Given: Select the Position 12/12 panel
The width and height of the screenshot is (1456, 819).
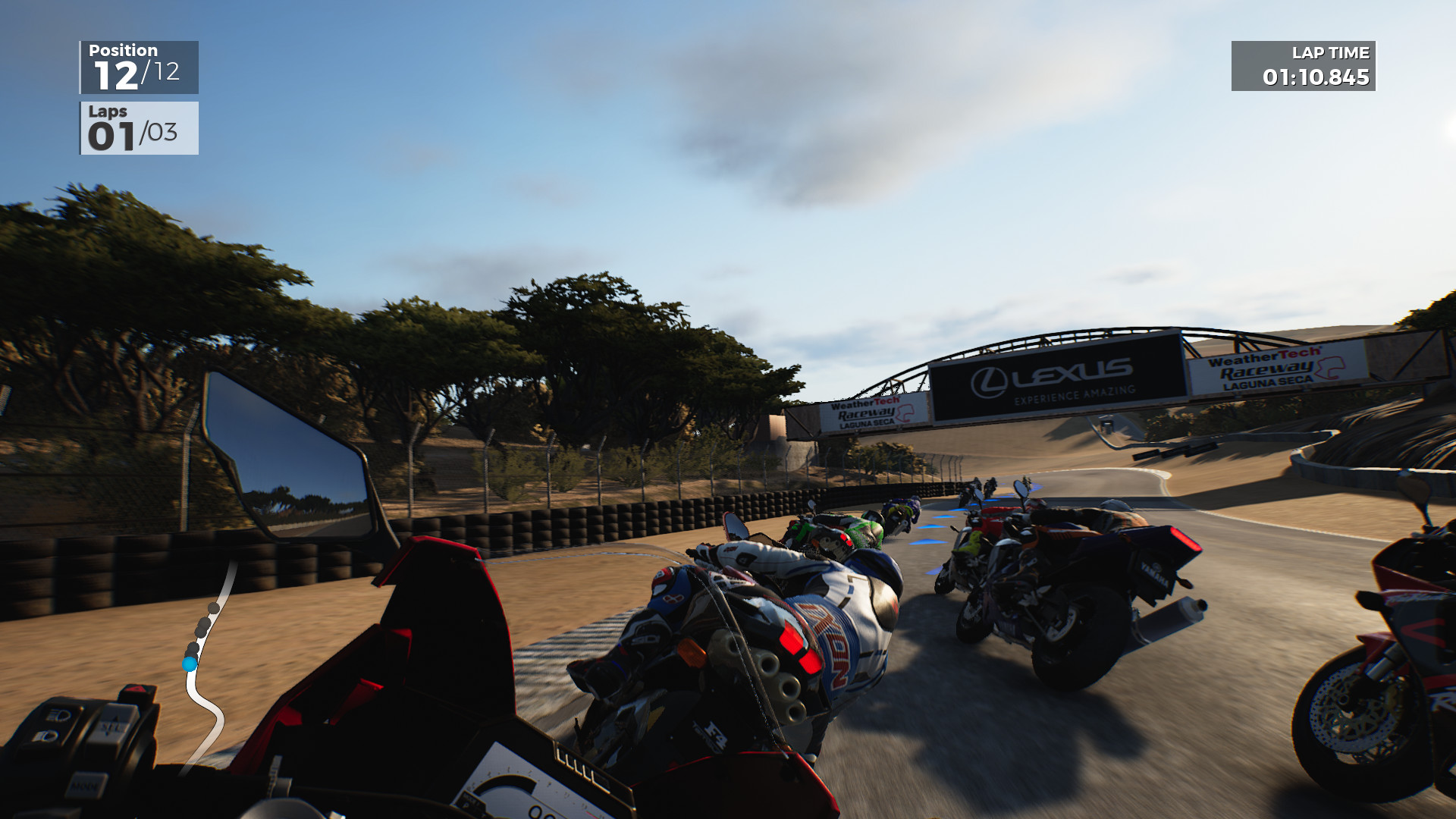Looking at the screenshot, I should 139,66.
